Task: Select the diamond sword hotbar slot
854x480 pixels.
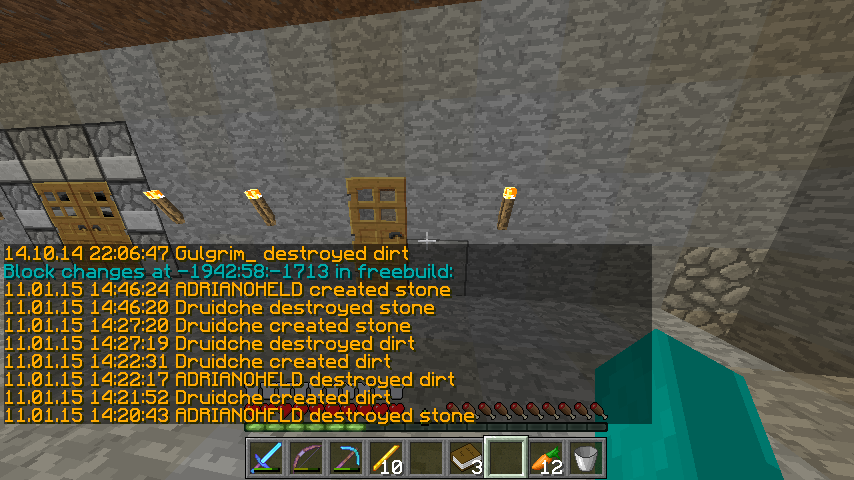Action: click(x=265, y=458)
